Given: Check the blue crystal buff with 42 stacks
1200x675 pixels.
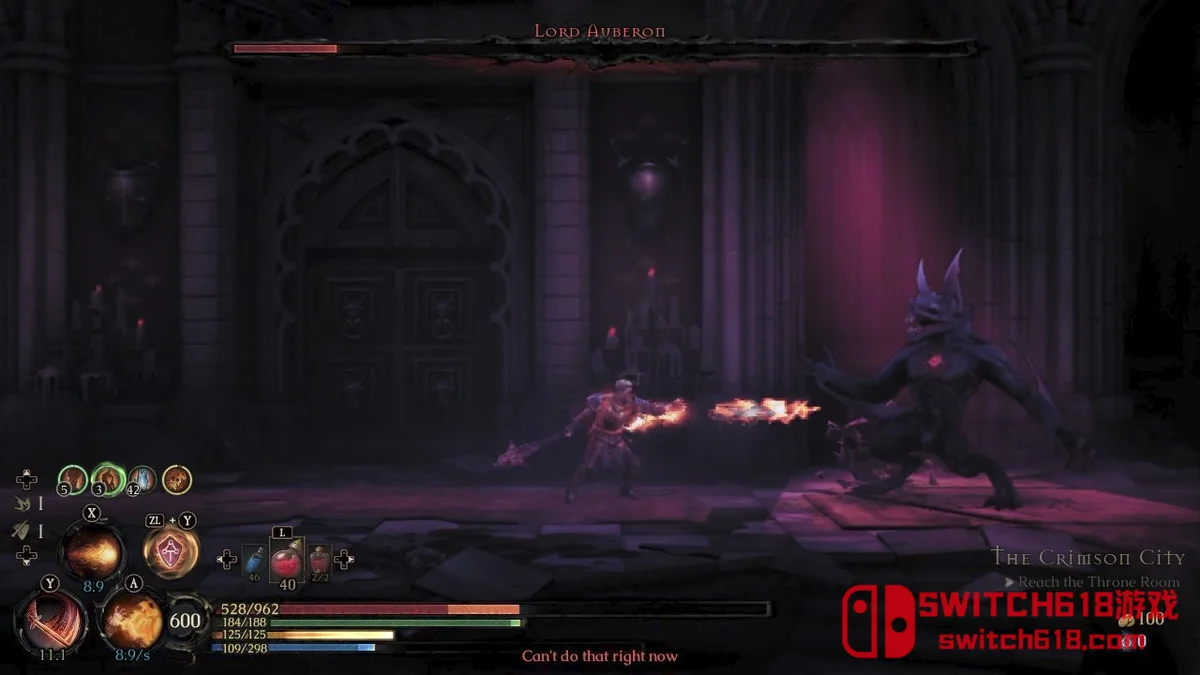Looking at the screenshot, I should click(x=142, y=480).
